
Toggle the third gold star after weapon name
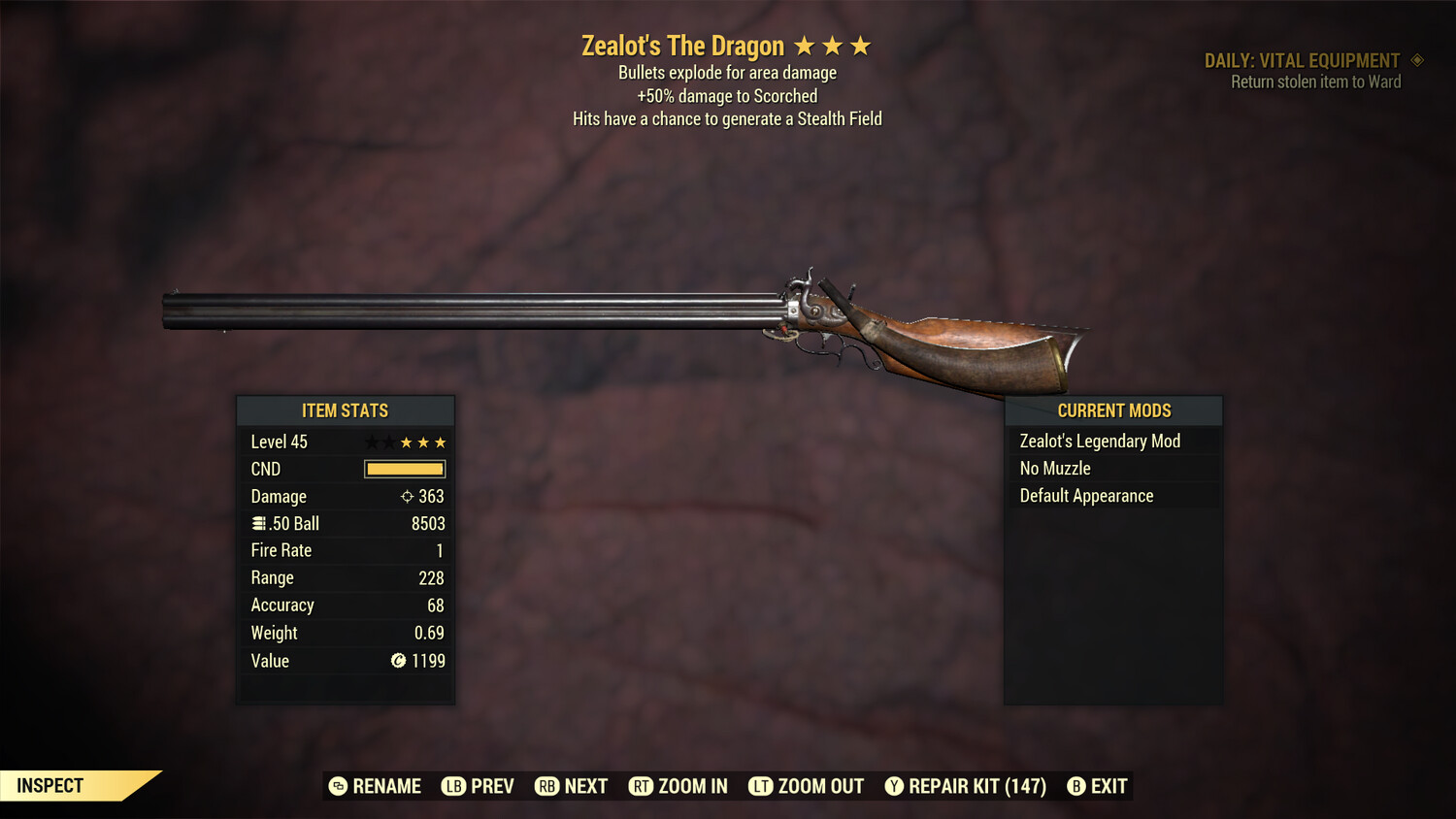(x=863, y=45)
